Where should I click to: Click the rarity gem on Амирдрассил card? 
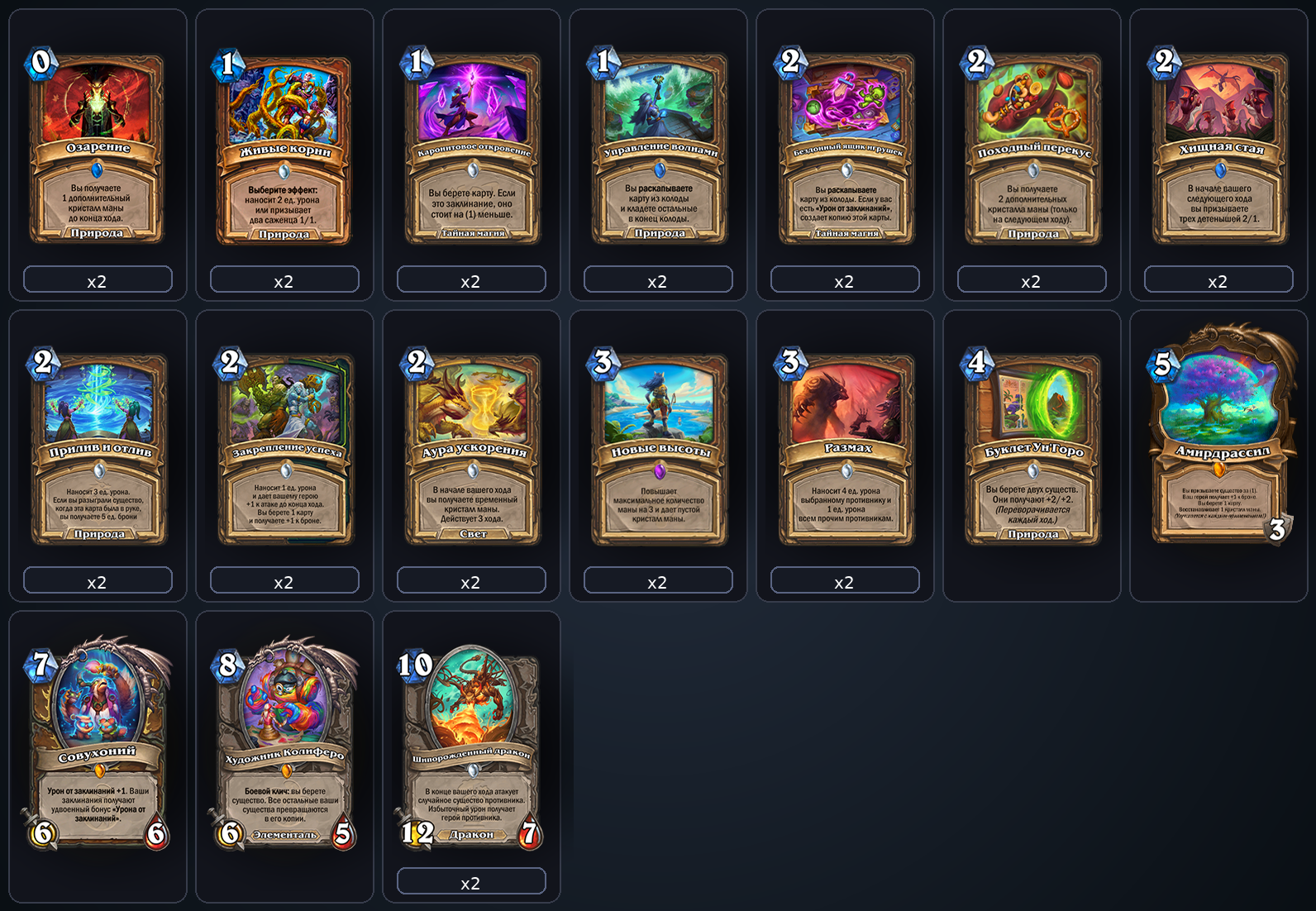pyautogui.click(x=1218, y=469)
